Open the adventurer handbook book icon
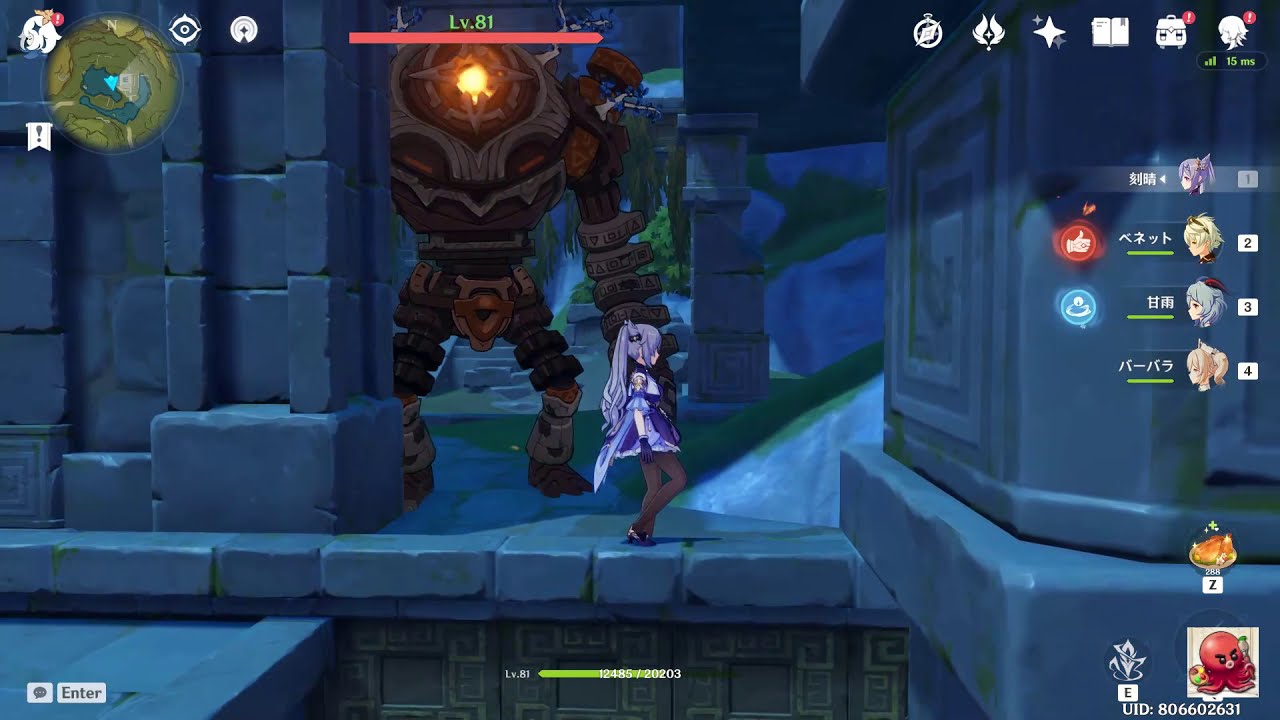This screenshot has height=720, width=1280. click(1110, 33)
